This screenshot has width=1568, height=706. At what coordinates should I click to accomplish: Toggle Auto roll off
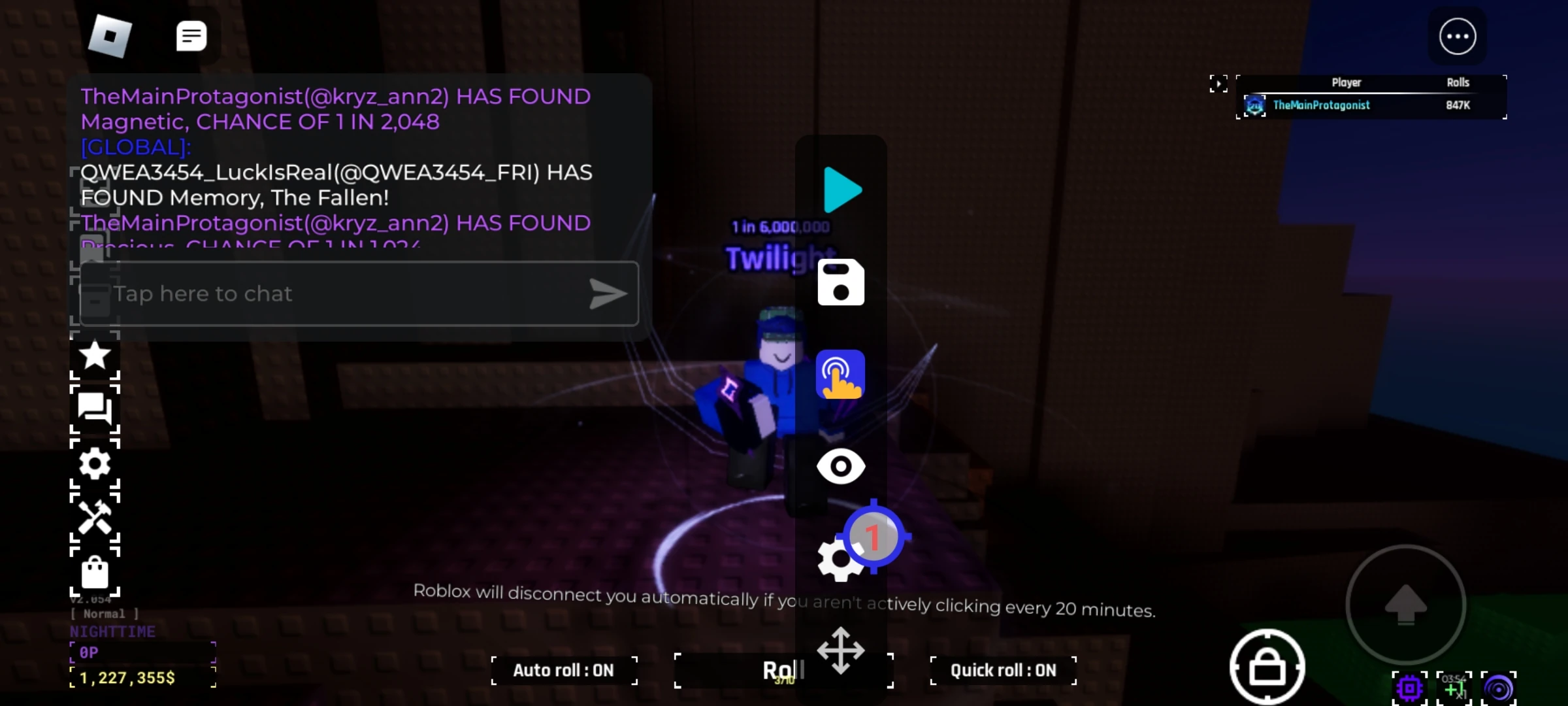[563, 670]
